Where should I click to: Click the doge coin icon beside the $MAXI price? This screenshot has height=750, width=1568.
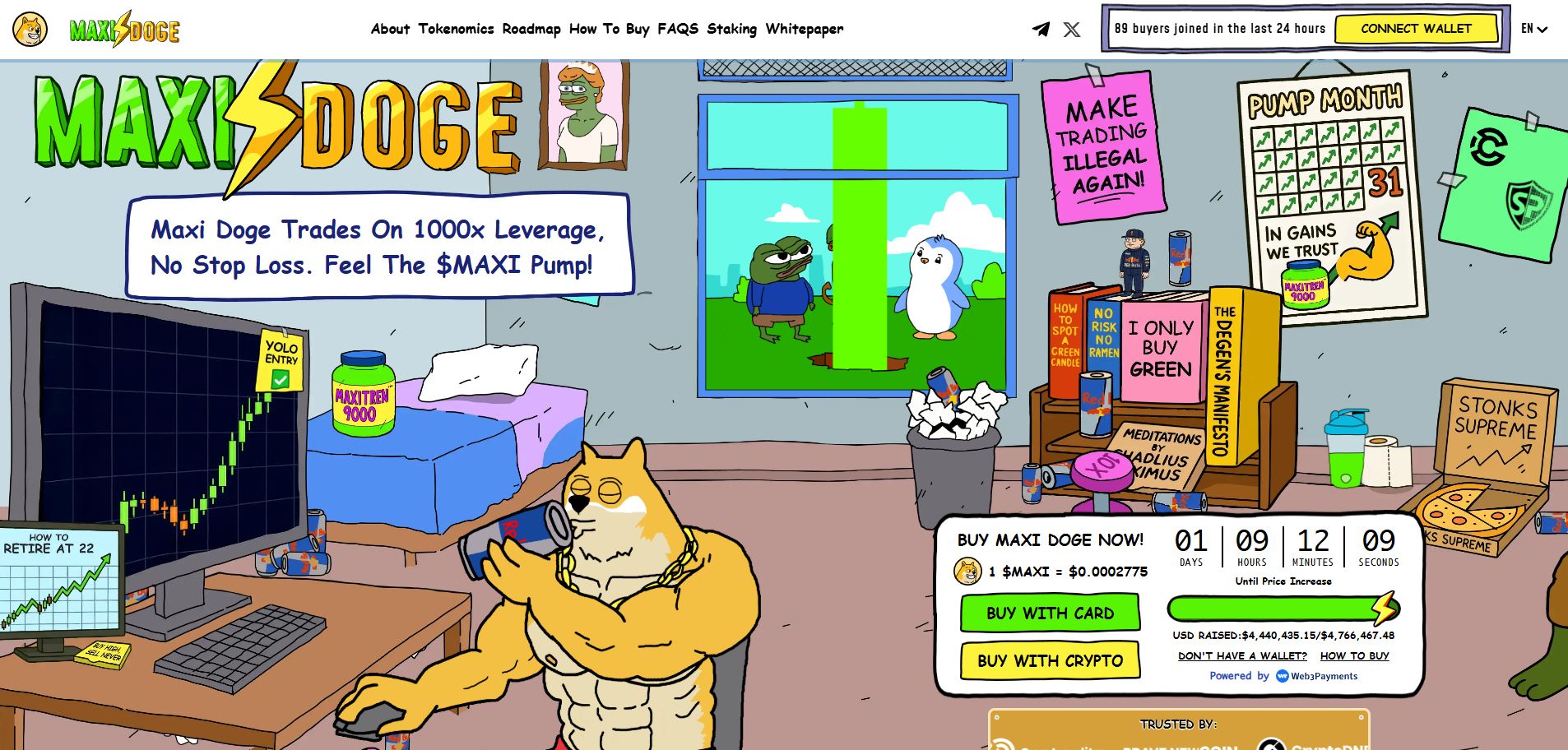click(x=967, y=571)
